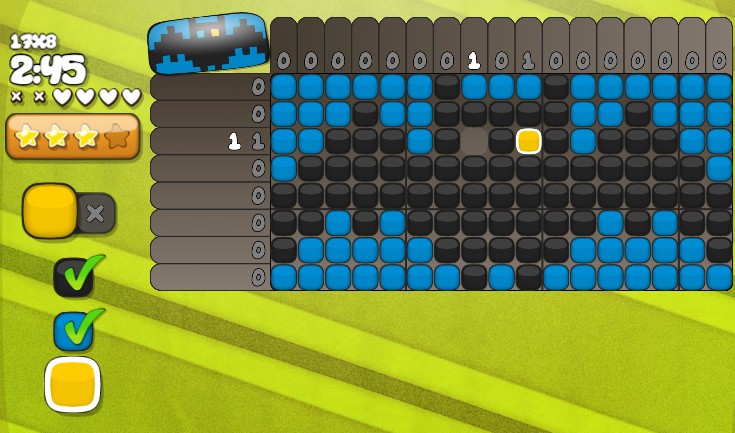Choose the black color swatch with checkmark

coord(74,277)
